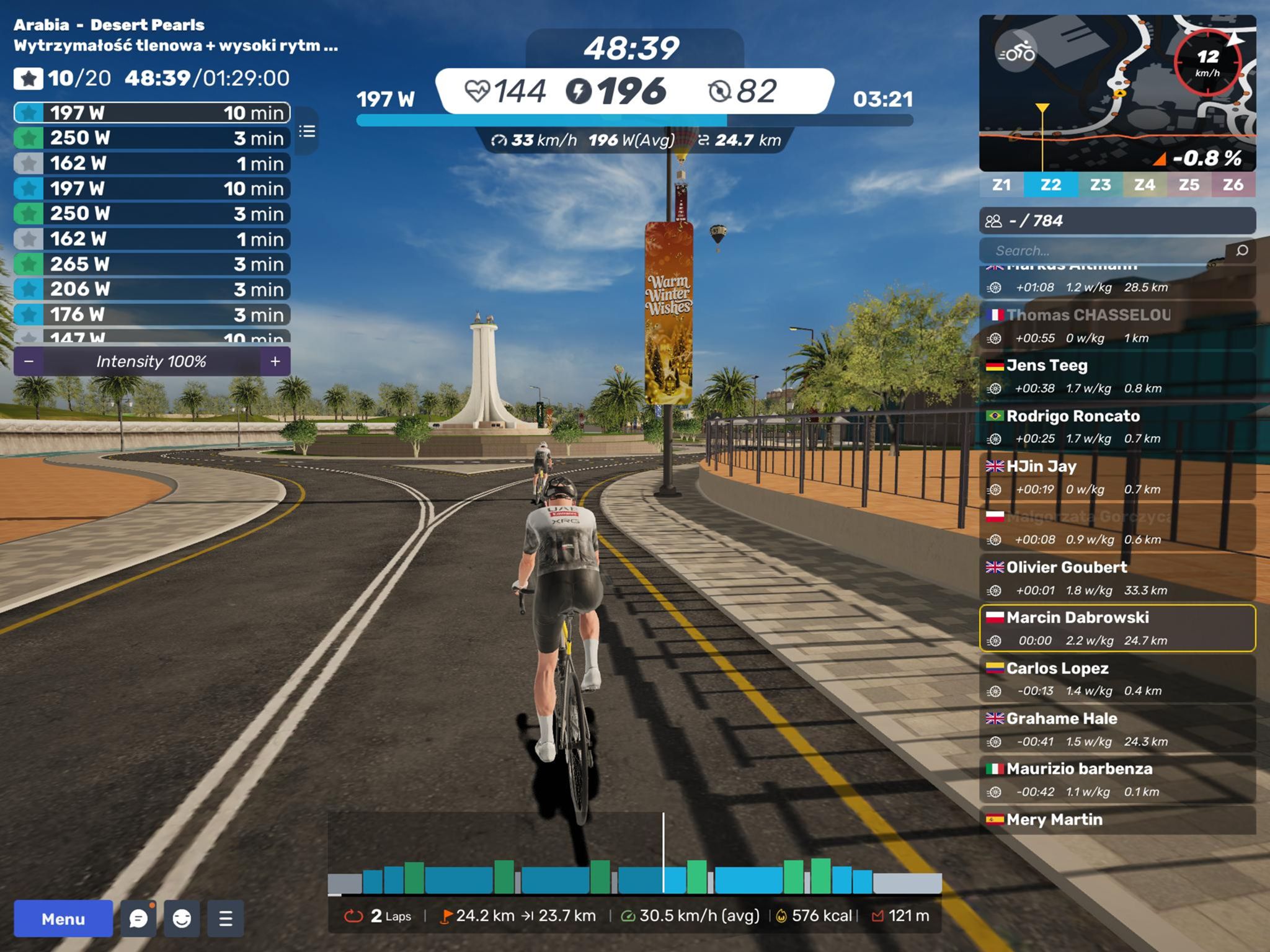Click the magnifier search icon
The width and height of the screenshot is (1270, 952).
pyautogui.click(x=1241, y=251)
